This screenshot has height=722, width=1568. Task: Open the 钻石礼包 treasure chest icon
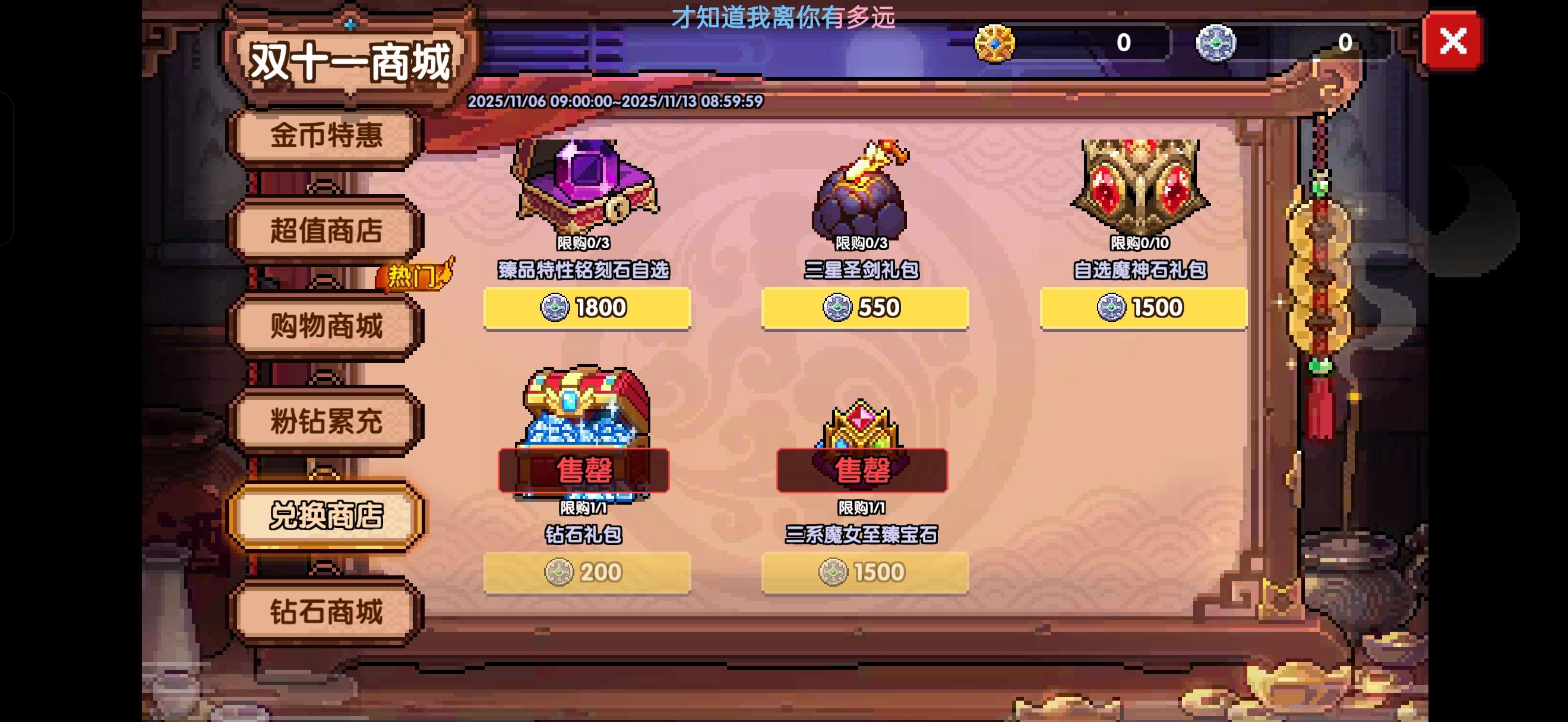[584, 426]
